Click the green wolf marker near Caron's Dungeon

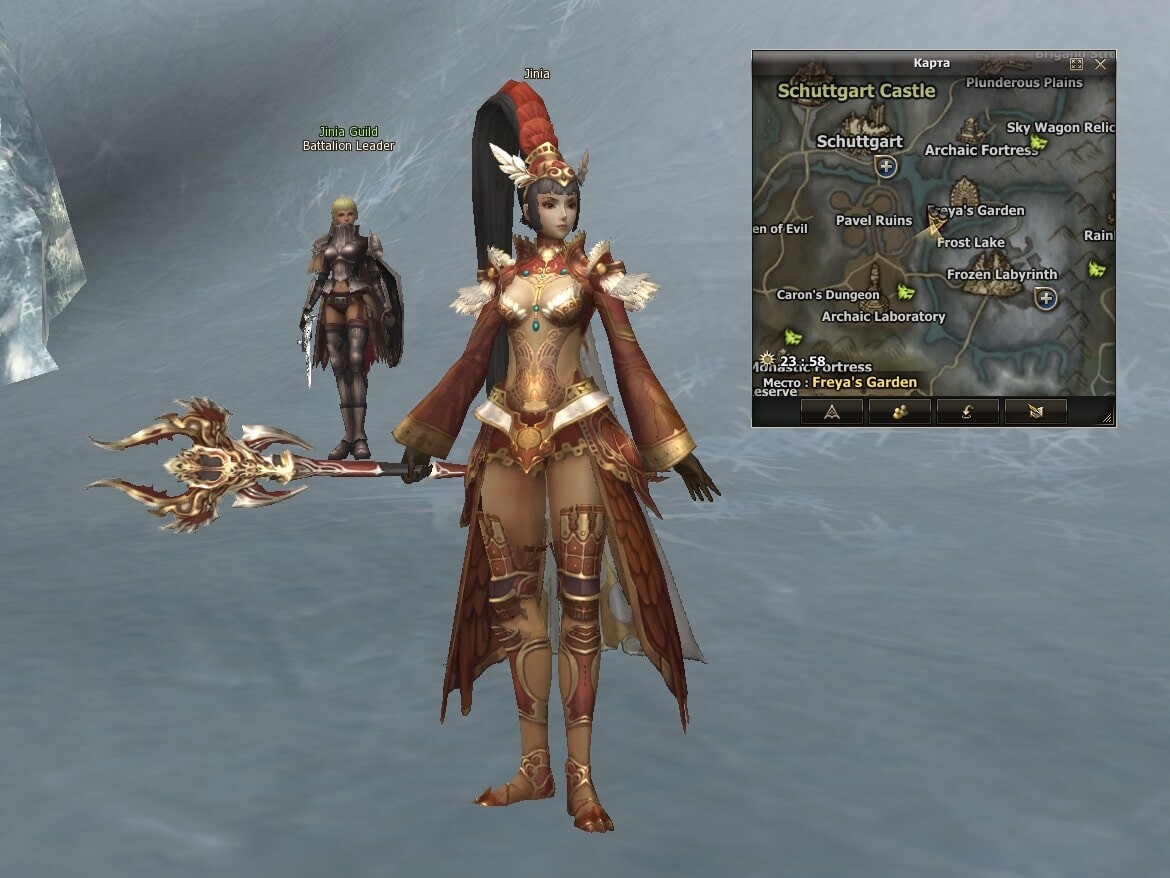pos(906,292)
